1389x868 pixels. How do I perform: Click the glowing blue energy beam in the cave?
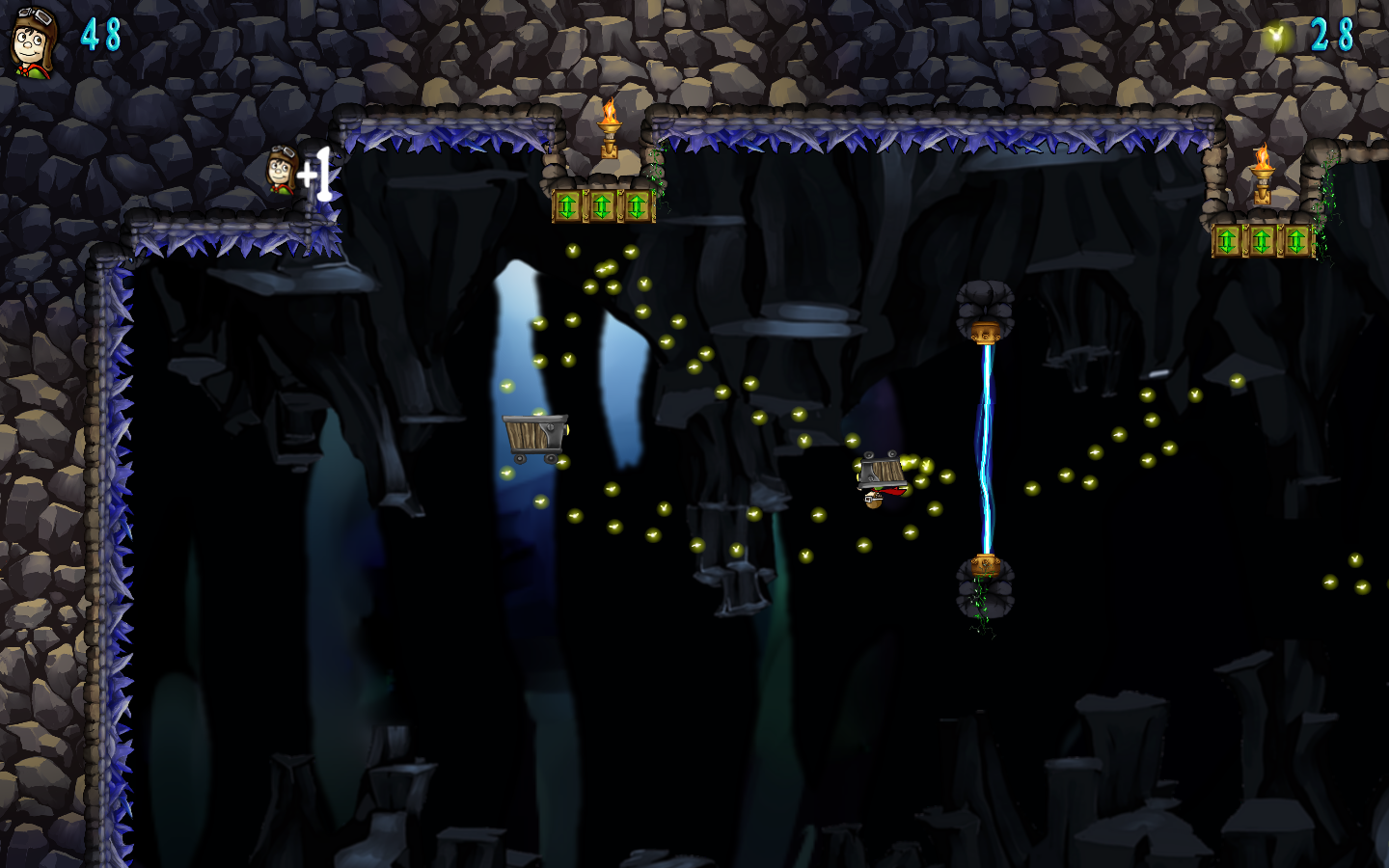pyautogui.click(x=985, y=444)
